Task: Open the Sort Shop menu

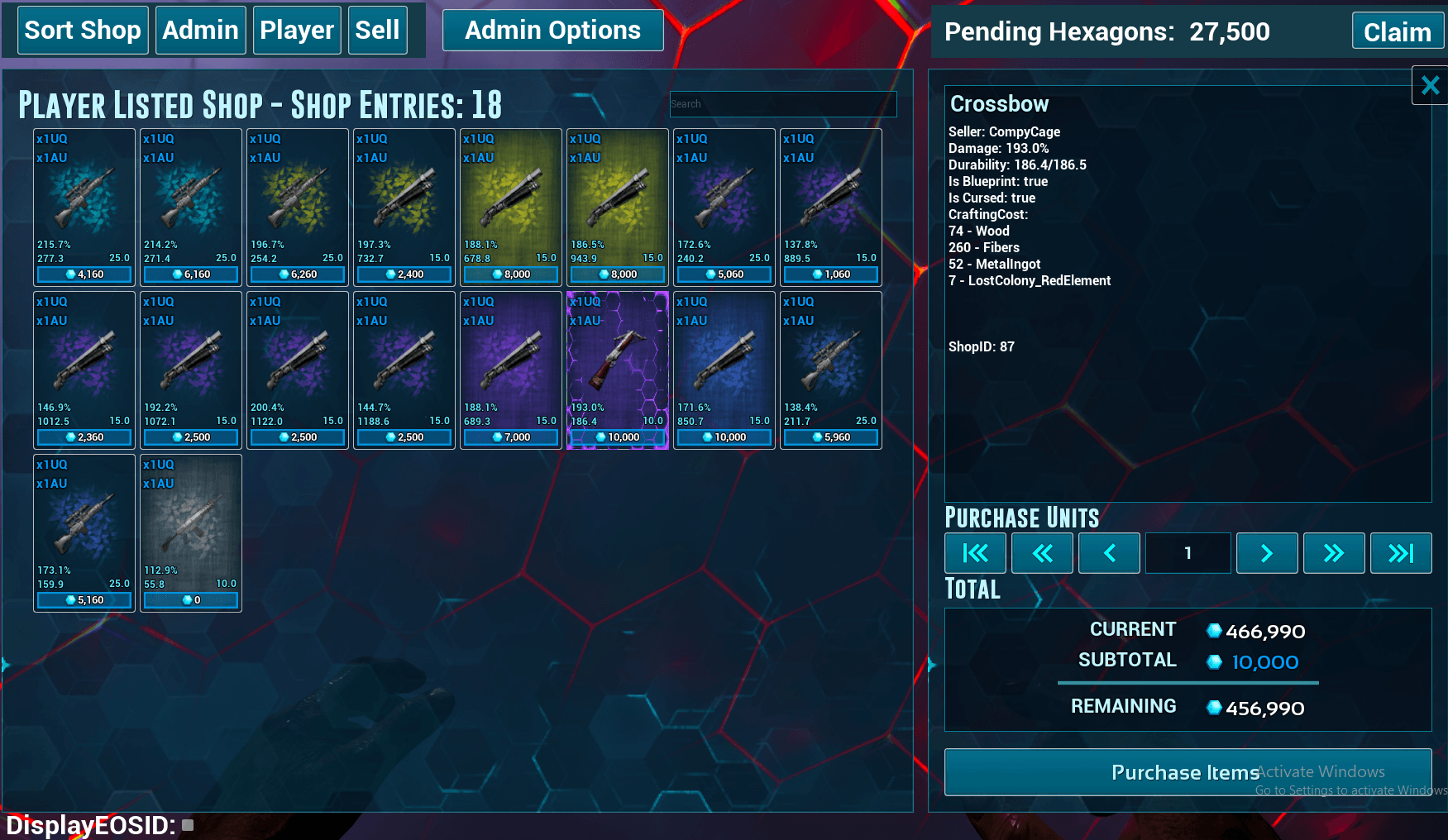Action: click(83, 31)
